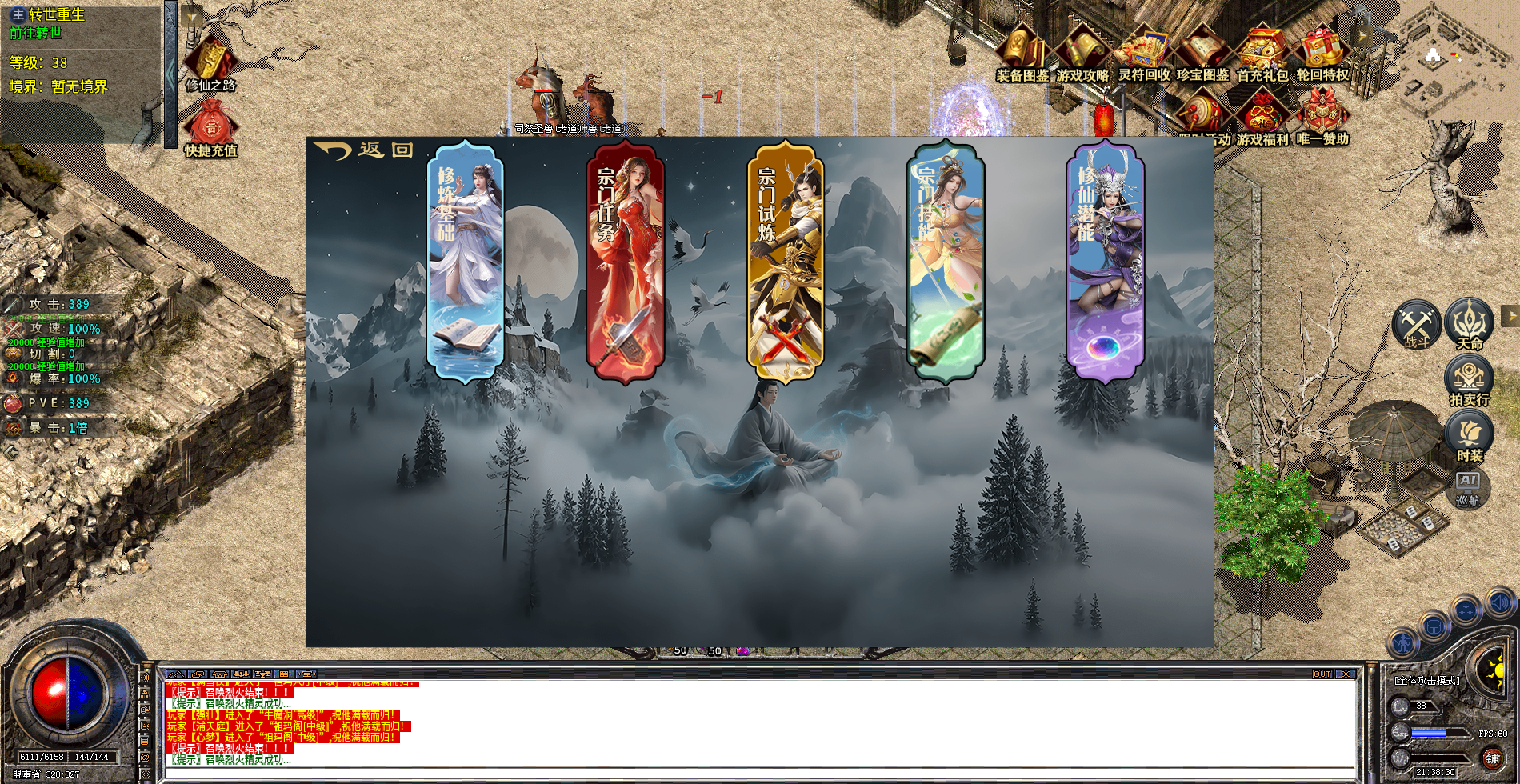Viewport: 1520px width, 784px height.
Task: Select the 修炼基础 card
Action: (466, 260)
